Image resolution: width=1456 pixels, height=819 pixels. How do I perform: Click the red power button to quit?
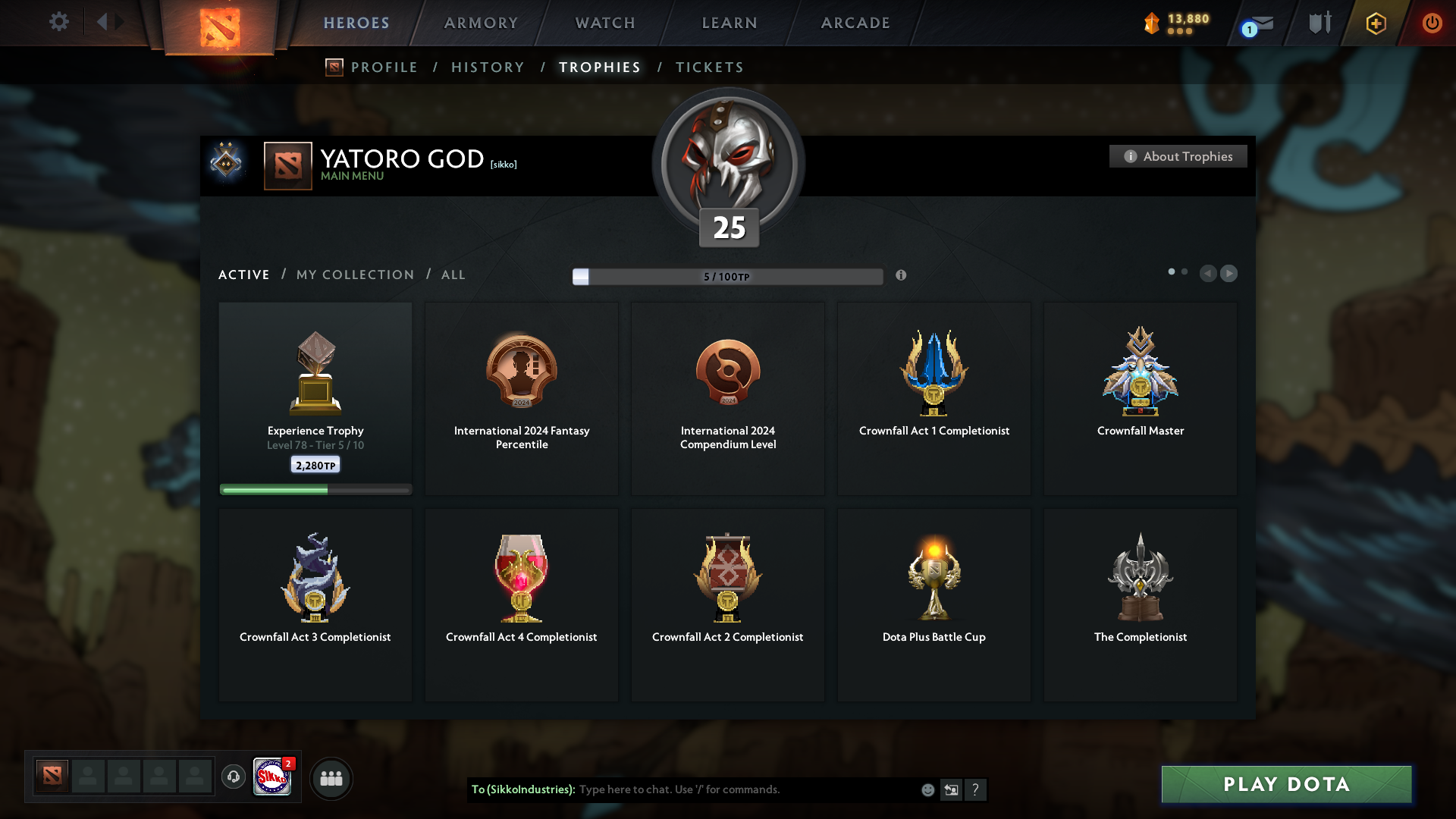click(x=1432, y=24)
